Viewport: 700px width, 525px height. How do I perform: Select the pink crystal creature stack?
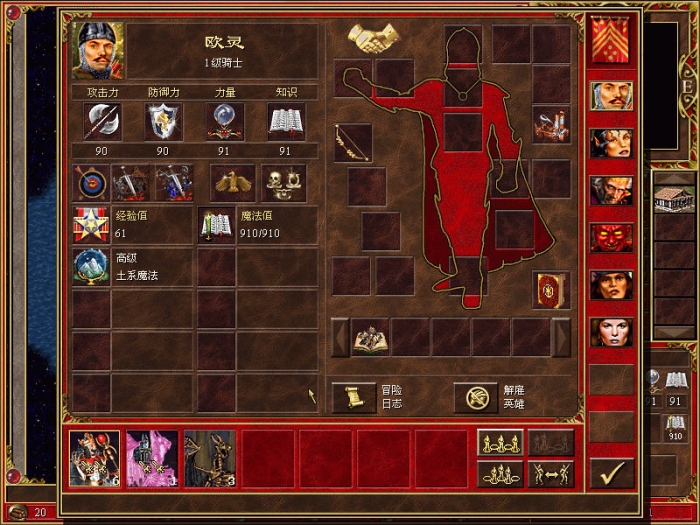(x=152, y=458)
